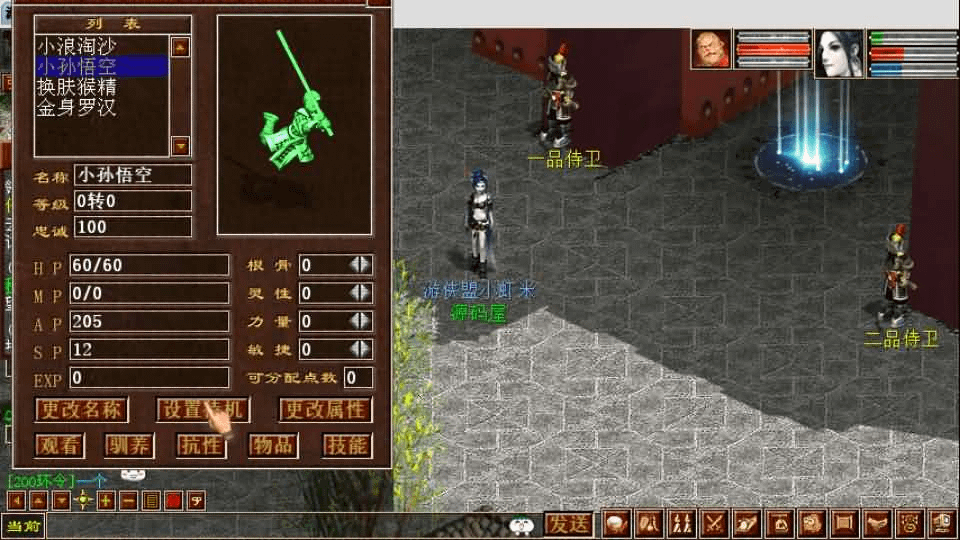960x540 pixels.
Task: Click the pet list scroll-down arrow
Action: click(x=180, y=146)
